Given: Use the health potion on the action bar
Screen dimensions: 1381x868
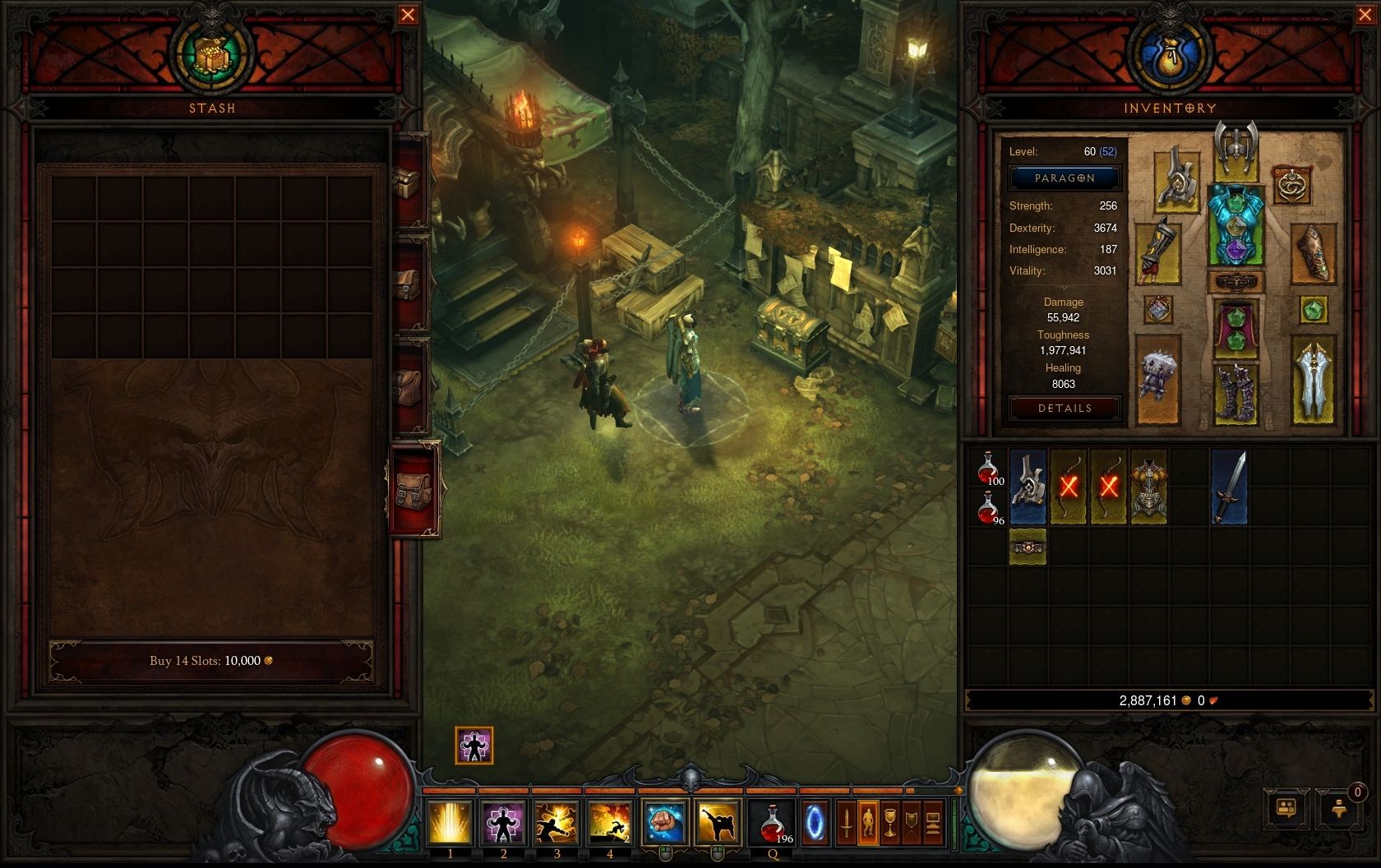Looking at the screenshot, I should click(773, 823).
